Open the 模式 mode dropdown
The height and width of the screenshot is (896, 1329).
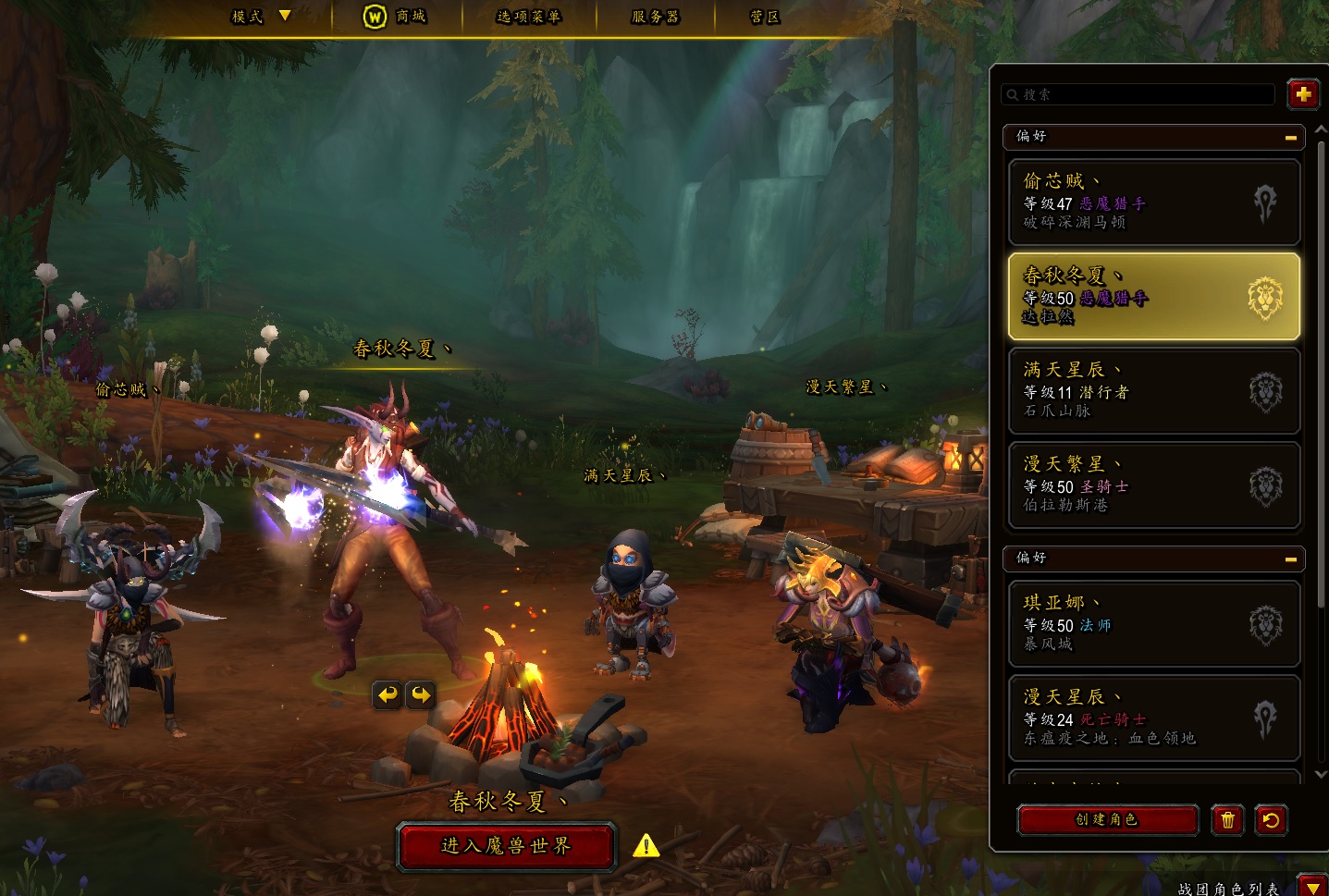coord(261,16)
